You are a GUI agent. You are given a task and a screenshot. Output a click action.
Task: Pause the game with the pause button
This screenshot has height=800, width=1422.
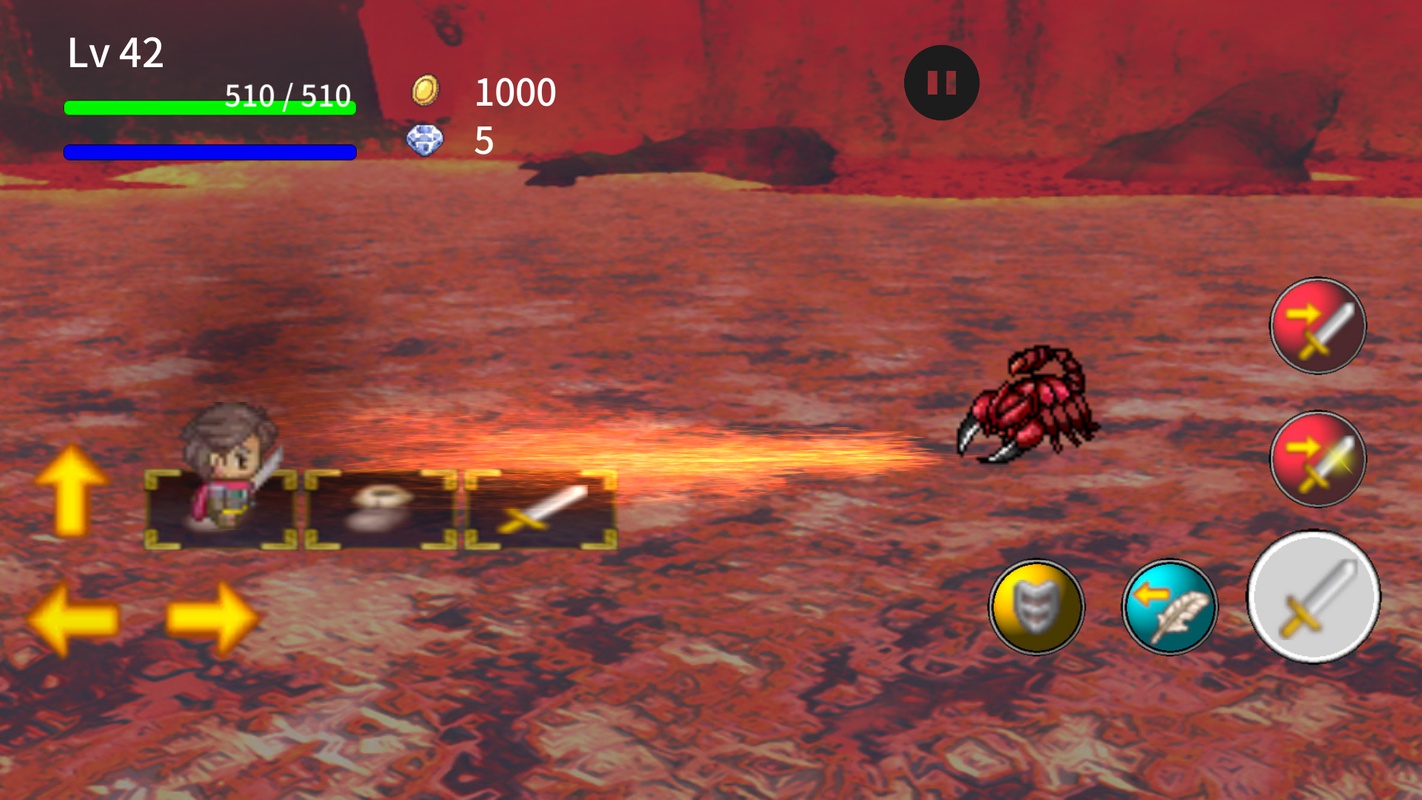click(x=941, y=83)
